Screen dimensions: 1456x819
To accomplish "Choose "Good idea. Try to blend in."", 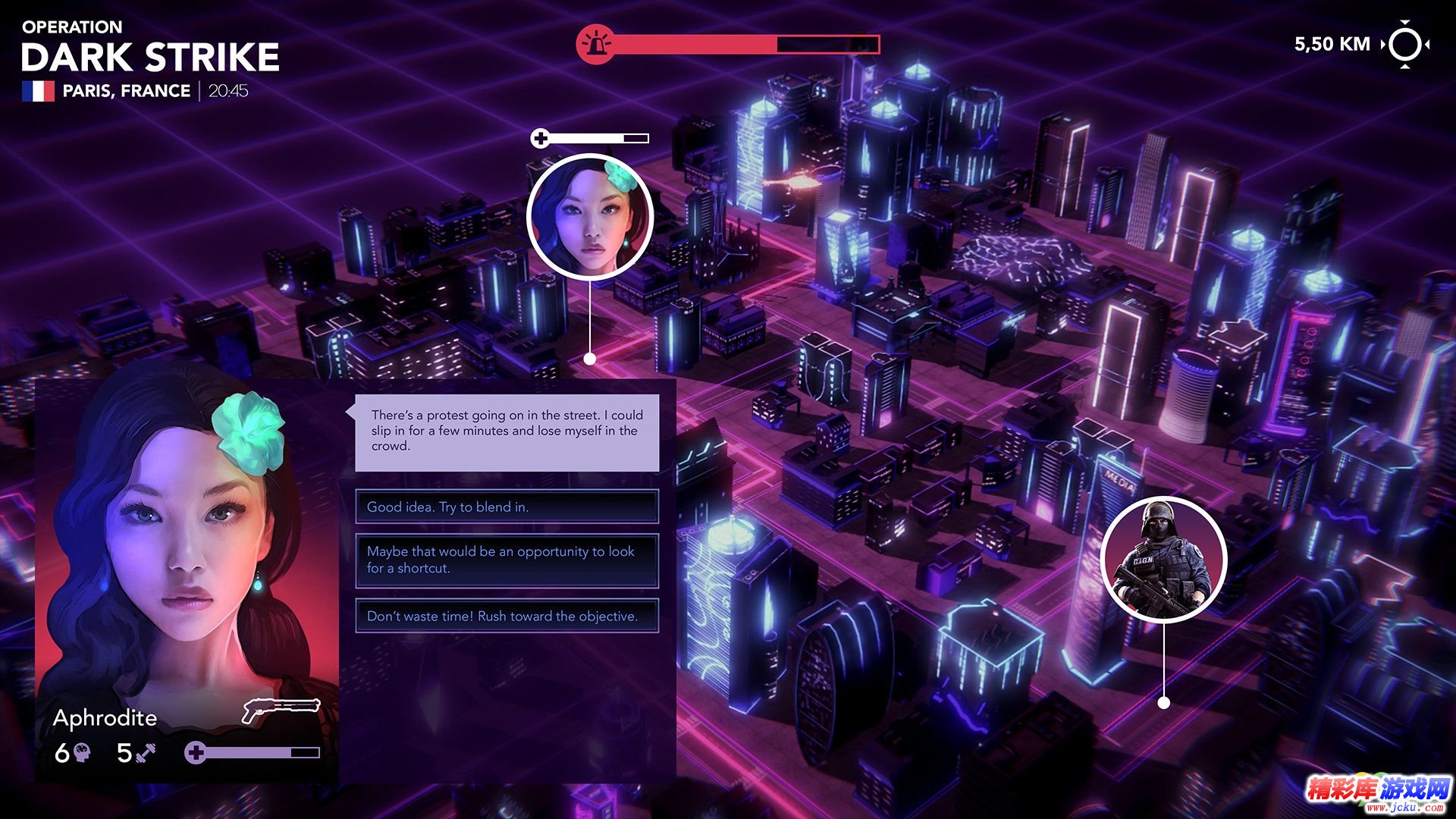I will 507,507.
